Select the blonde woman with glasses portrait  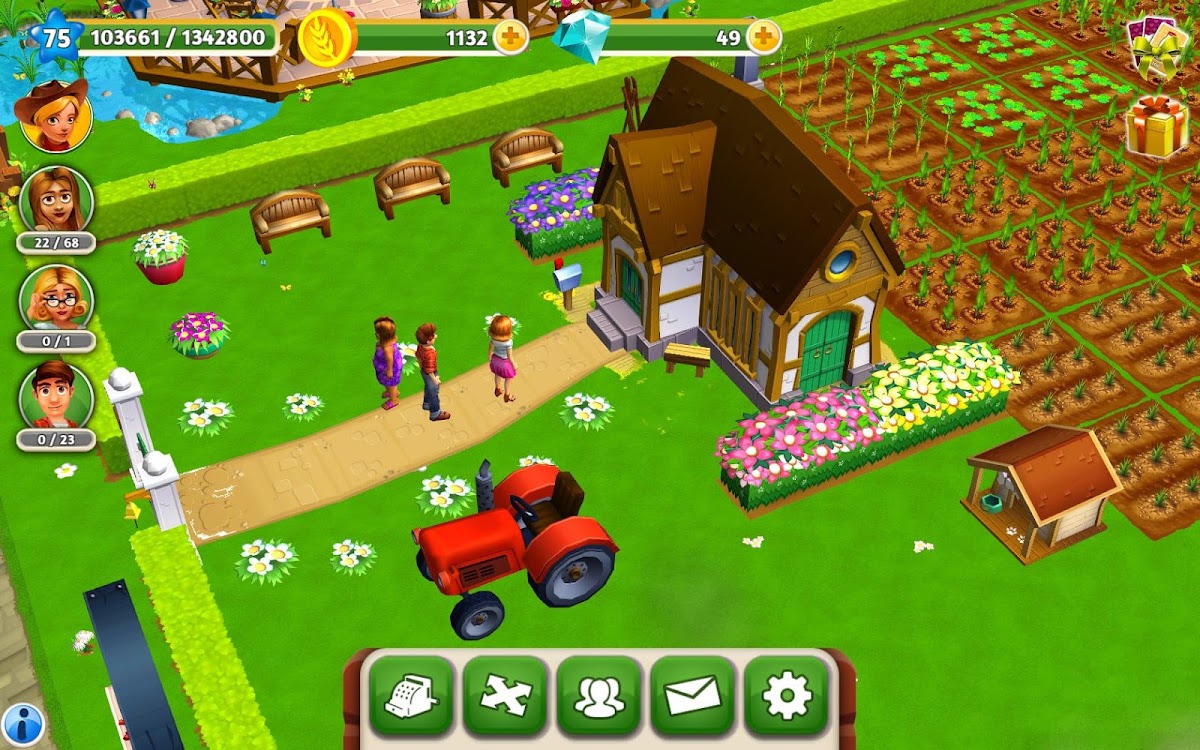pos(55,298)
